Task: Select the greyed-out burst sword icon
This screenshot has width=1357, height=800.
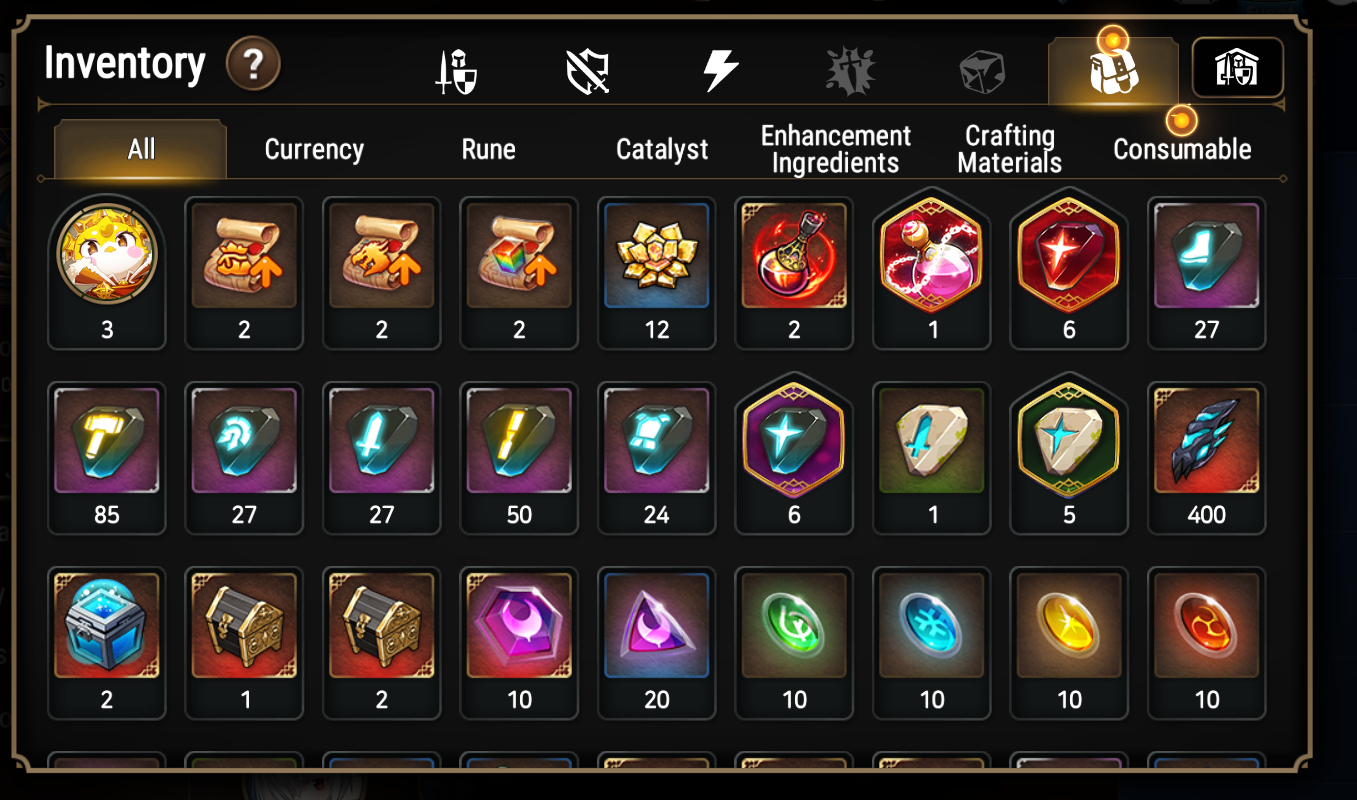Action: click(849, 68)
